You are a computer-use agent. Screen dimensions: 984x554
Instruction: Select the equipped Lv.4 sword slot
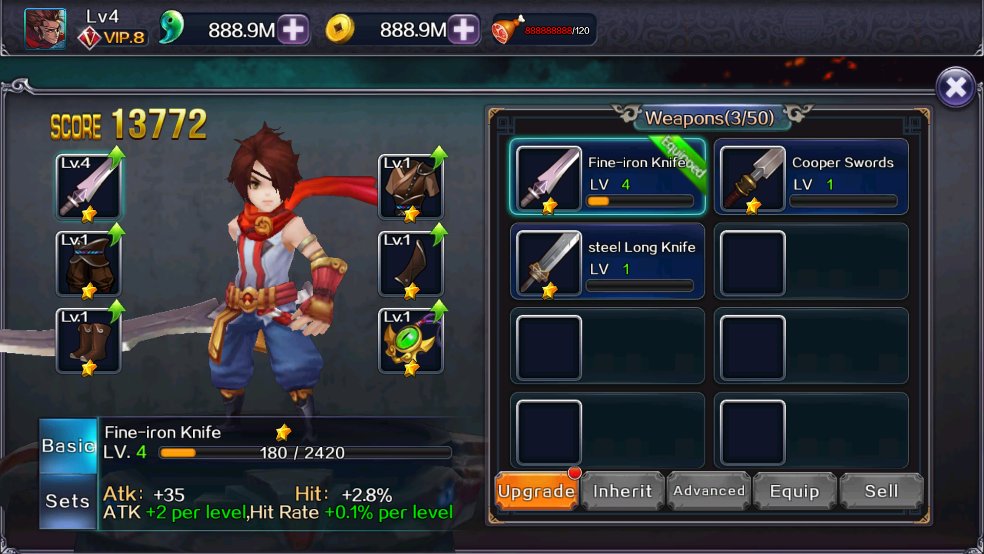(x=88, y=187)
